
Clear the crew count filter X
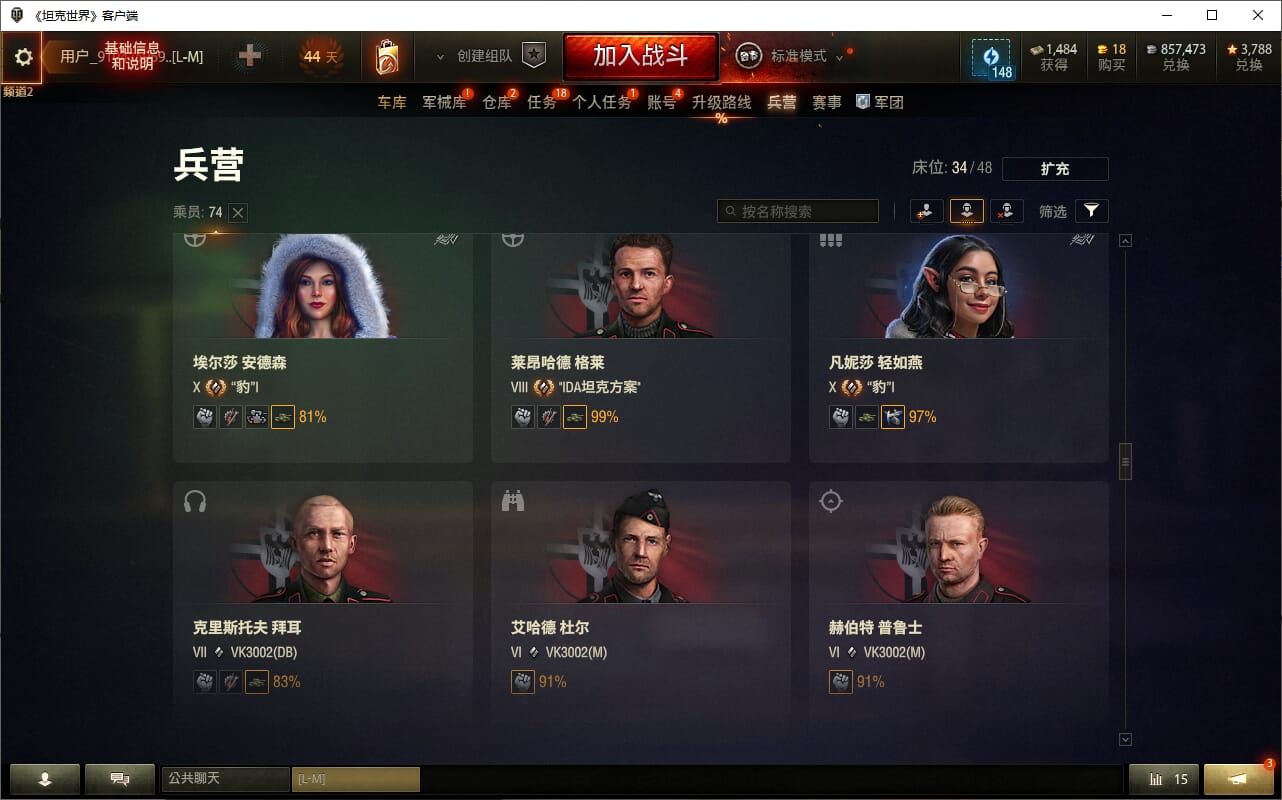click(x=238, y=212)
